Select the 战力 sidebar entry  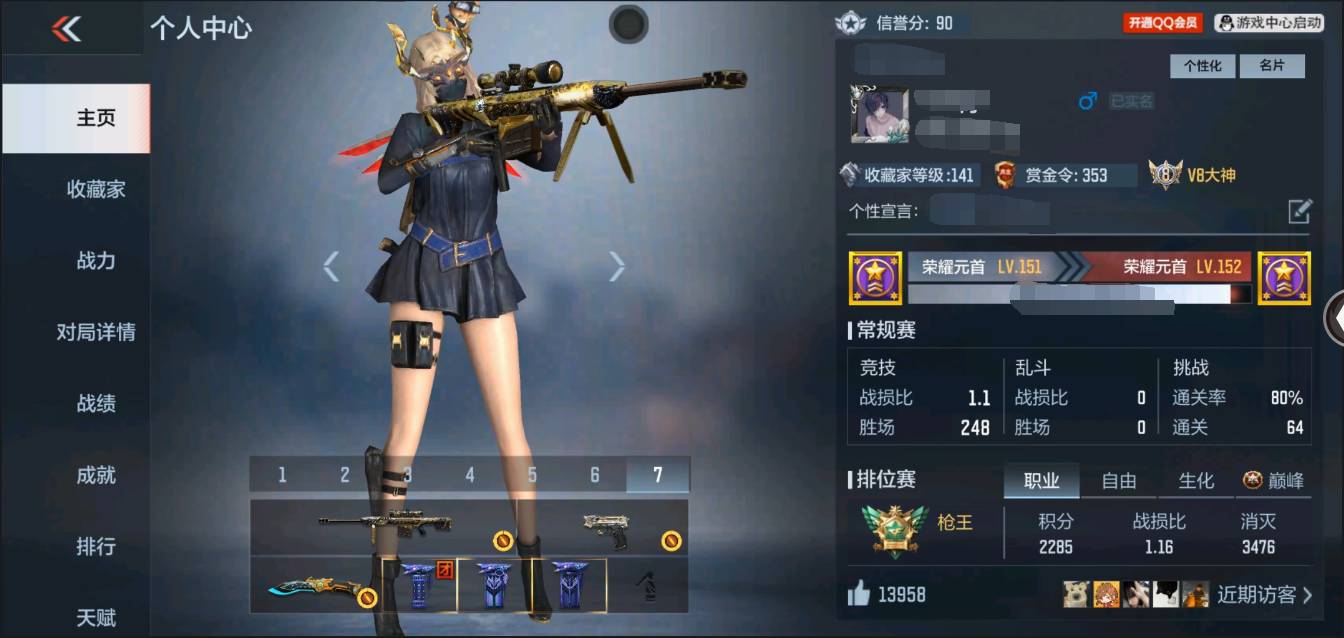coord(96,261)
